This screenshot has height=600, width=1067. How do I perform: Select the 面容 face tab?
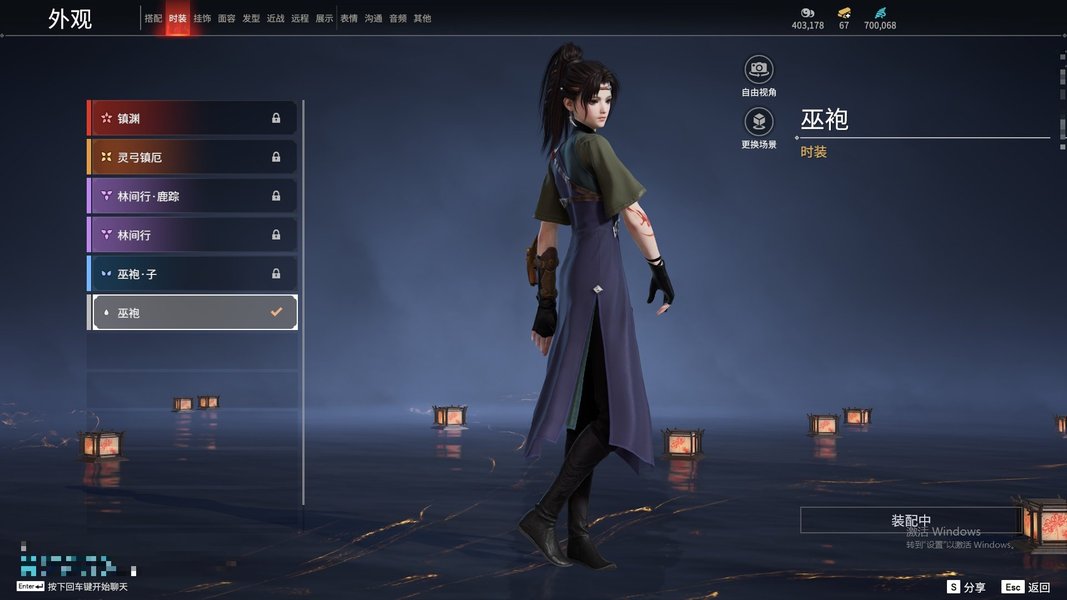[x=227, y=18]
